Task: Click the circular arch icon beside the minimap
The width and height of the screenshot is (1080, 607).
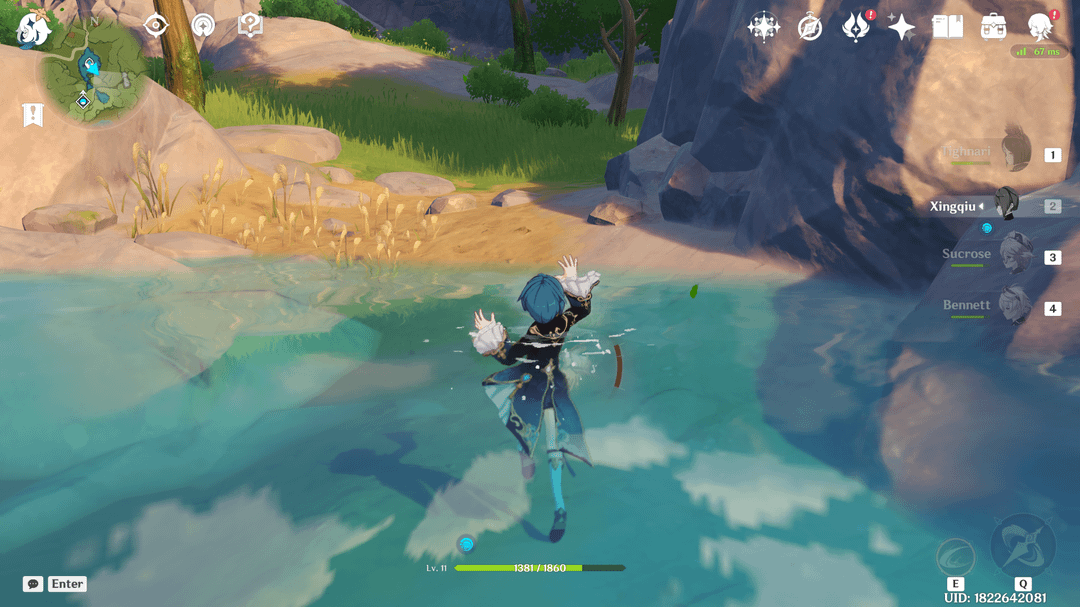Action: pos(203,25)
